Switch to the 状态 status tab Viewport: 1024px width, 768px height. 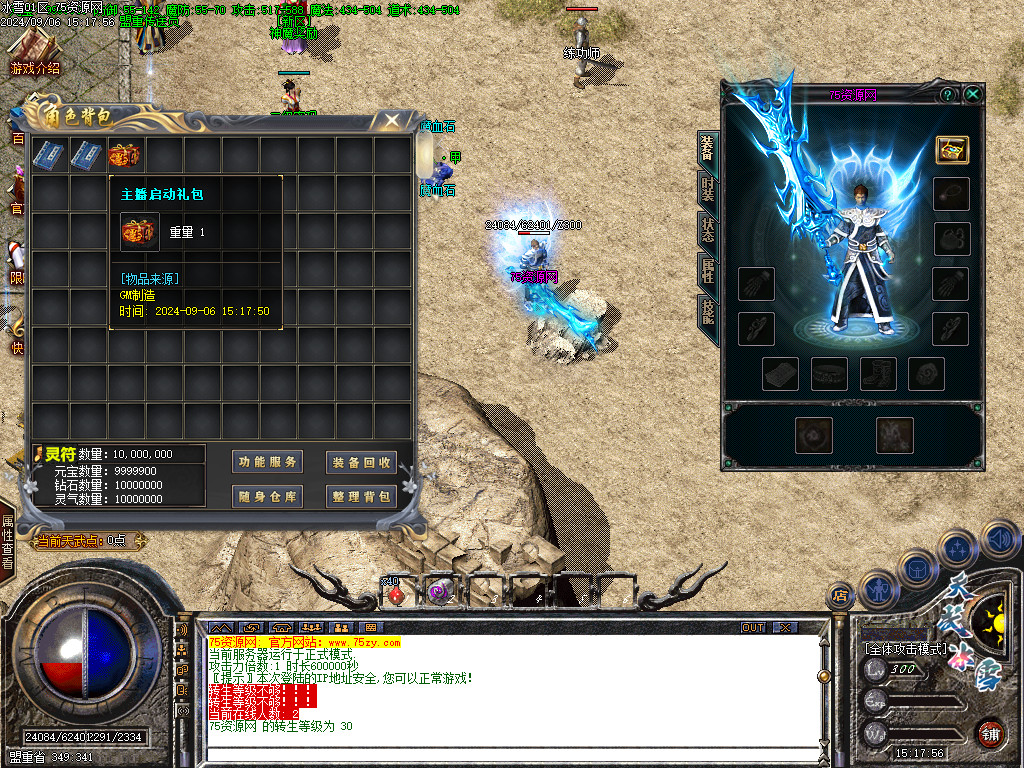tap(707, 229)
